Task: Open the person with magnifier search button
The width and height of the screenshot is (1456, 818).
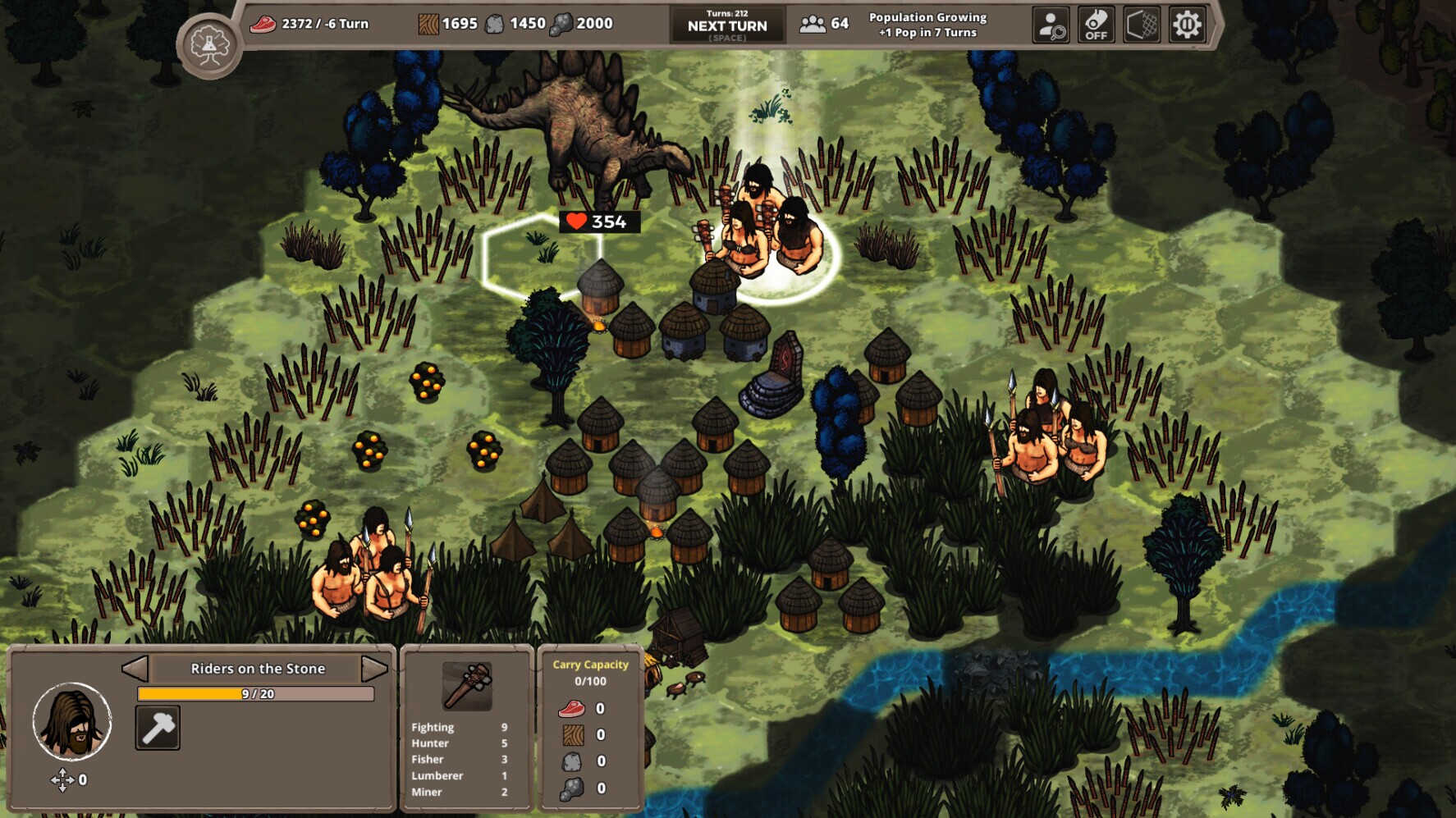Action: 1051,25
